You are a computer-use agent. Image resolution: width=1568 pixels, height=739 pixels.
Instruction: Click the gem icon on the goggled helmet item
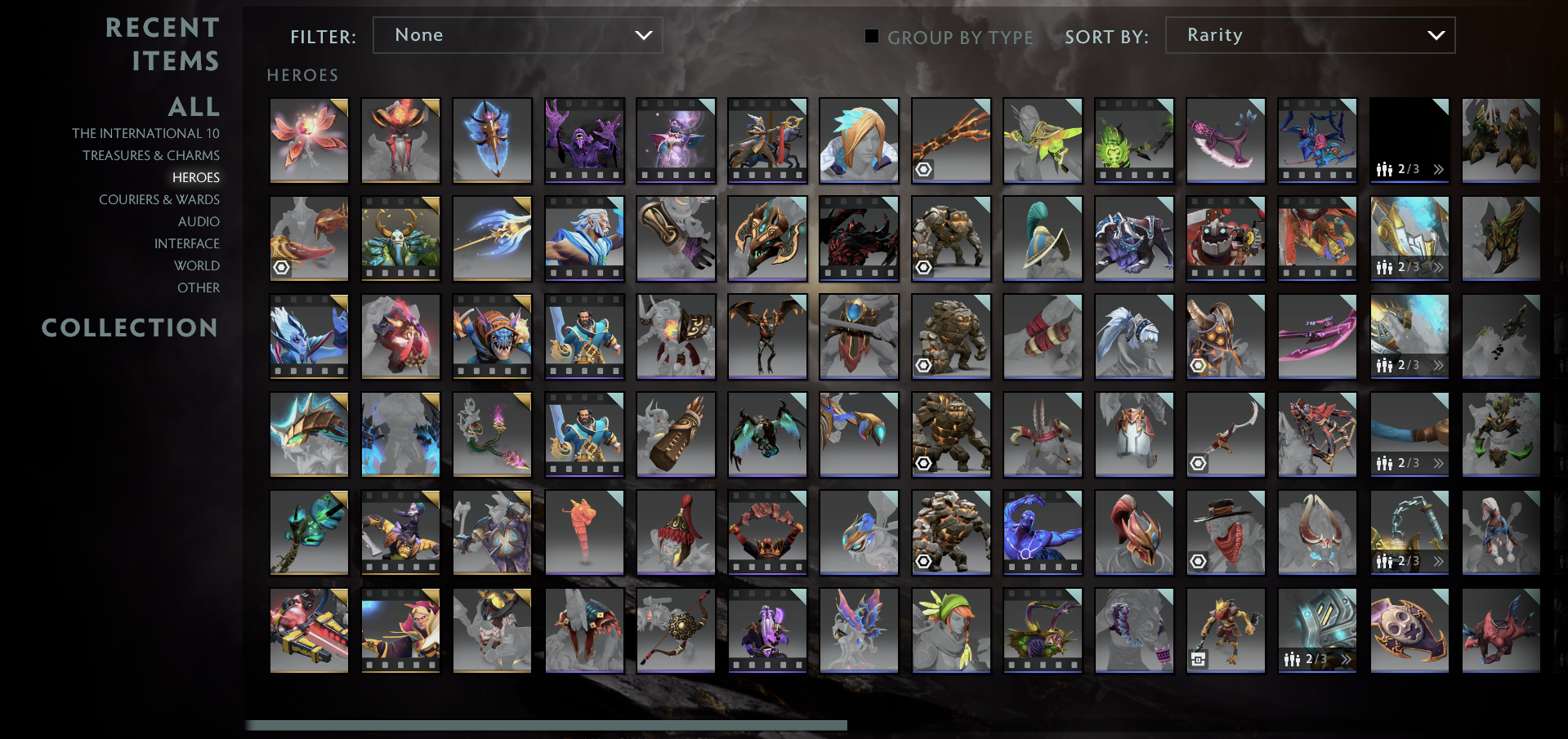click(1197, 365)
